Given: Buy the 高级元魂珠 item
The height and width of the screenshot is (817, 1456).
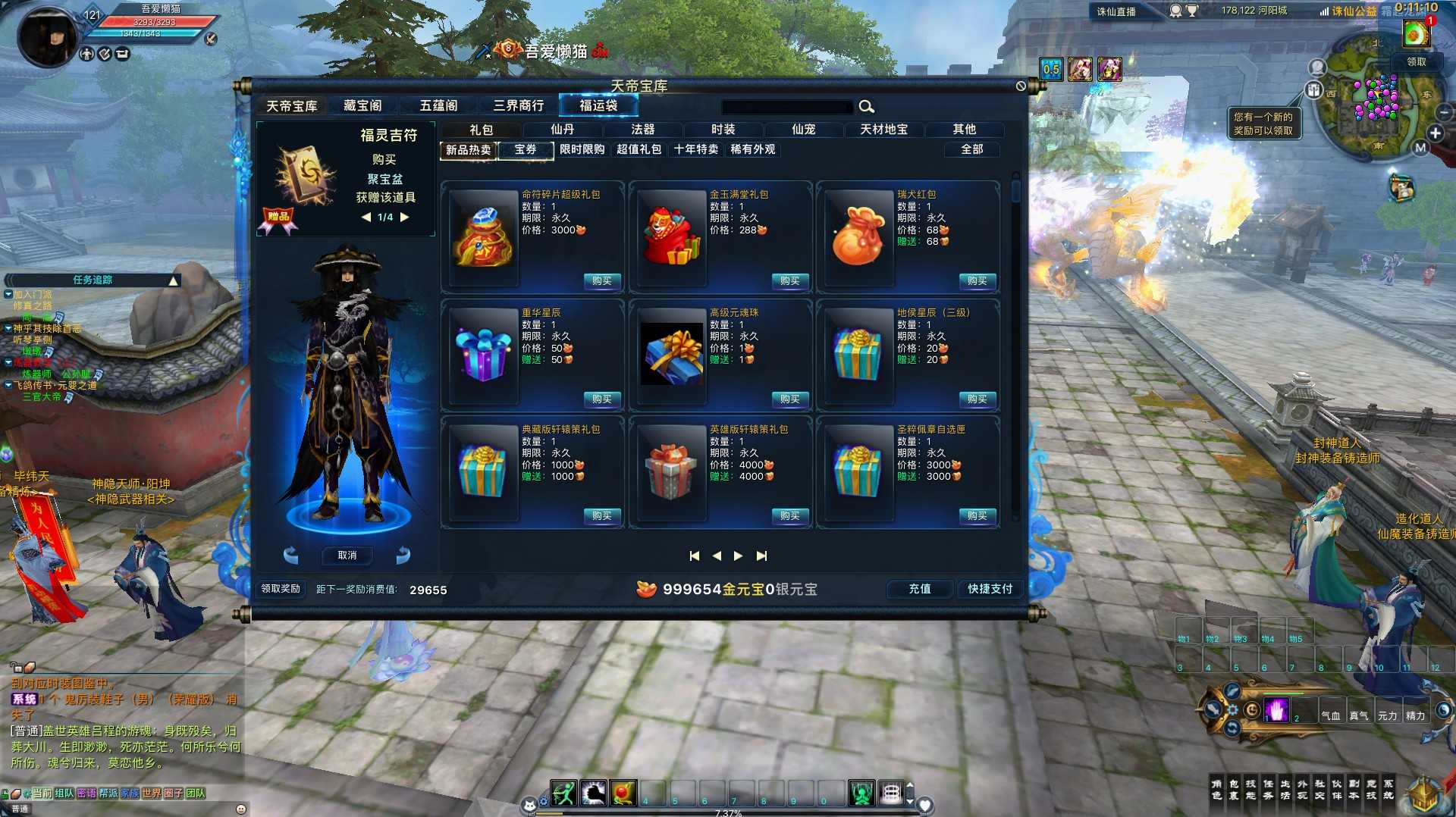Looking at the screenshot, I should (x=789, y=399).
